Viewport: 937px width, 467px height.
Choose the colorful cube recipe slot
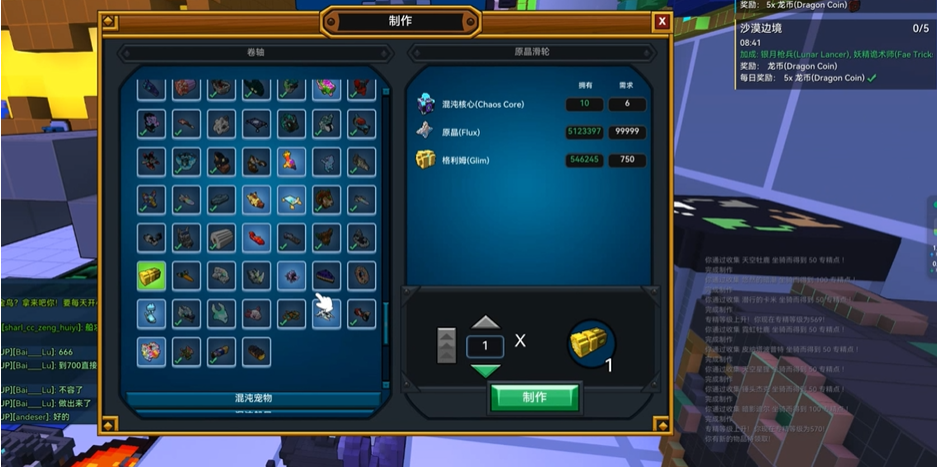click(x=152, y=351)
